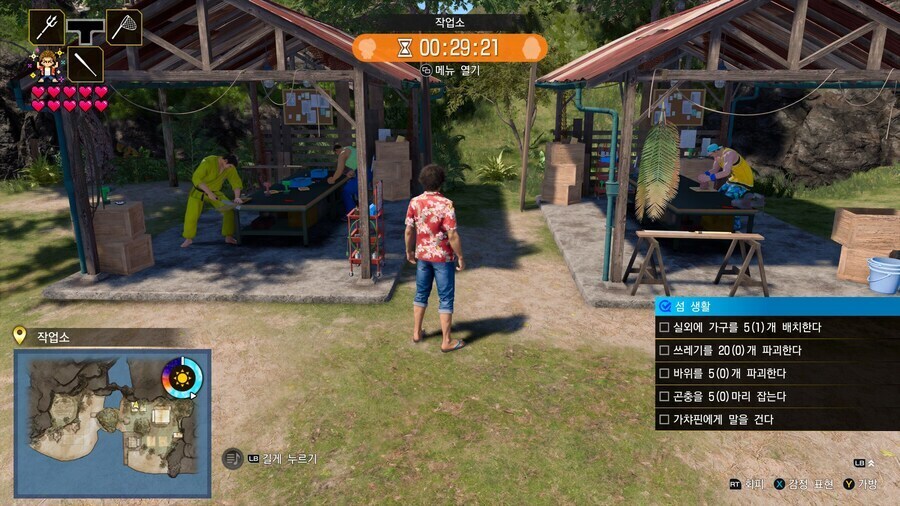
Task: Select the bug net tool slot
Action: 124,27
